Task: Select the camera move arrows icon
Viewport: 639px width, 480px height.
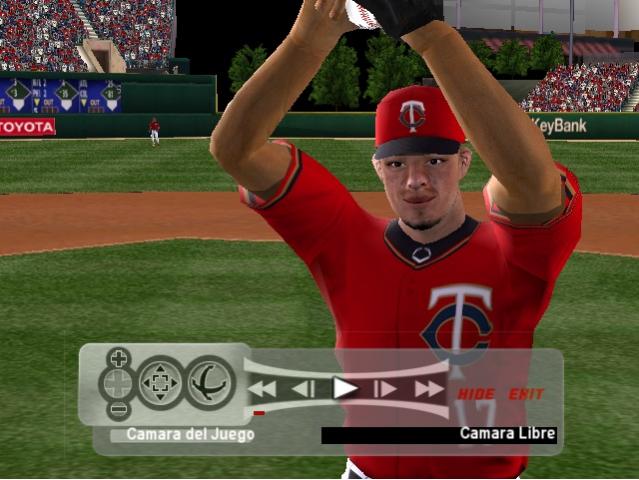Action: (x=161, y=383)
